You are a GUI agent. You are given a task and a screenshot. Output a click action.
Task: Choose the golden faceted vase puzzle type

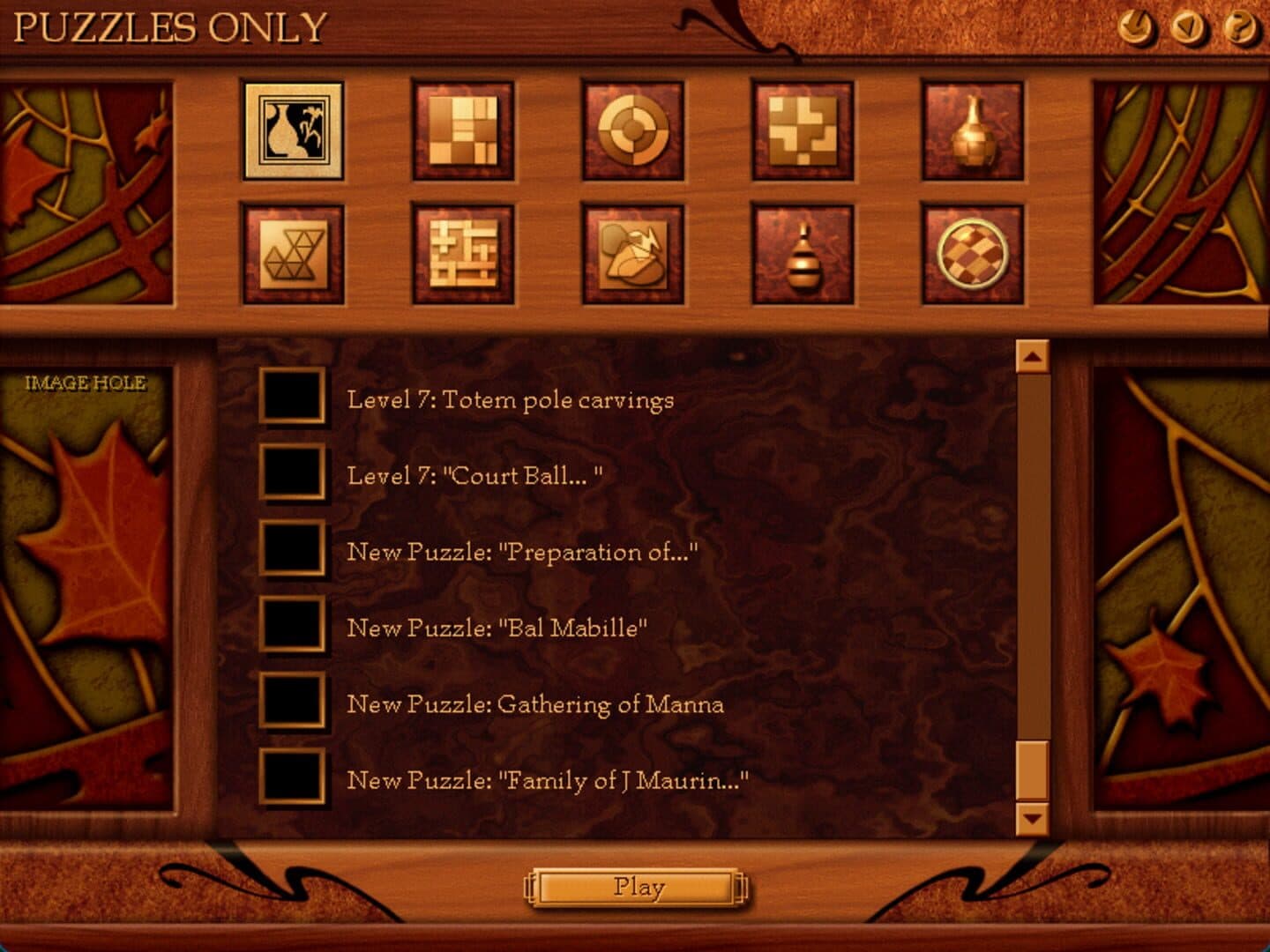(972, 132)
